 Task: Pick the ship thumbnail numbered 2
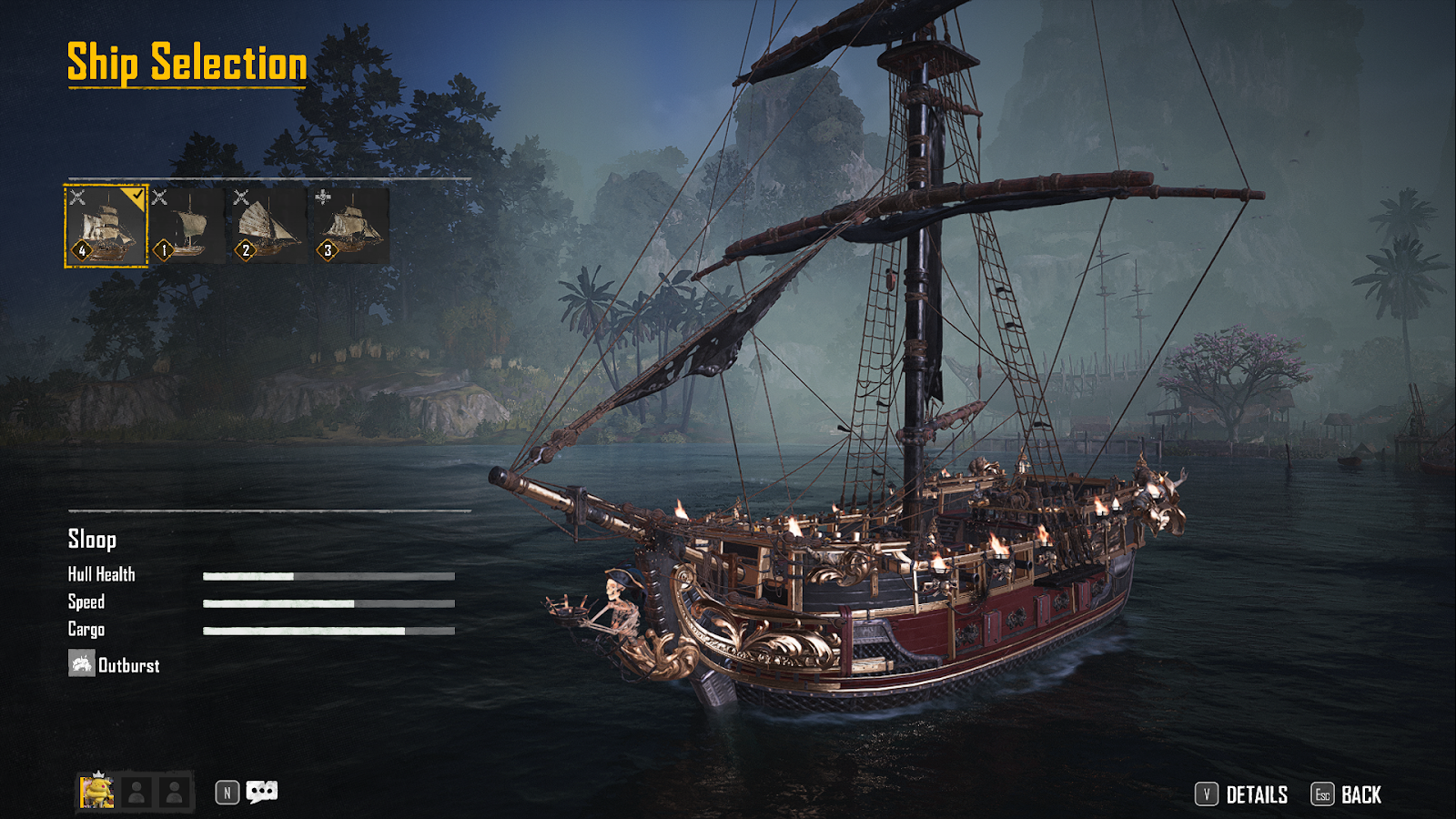coord(268,226)
